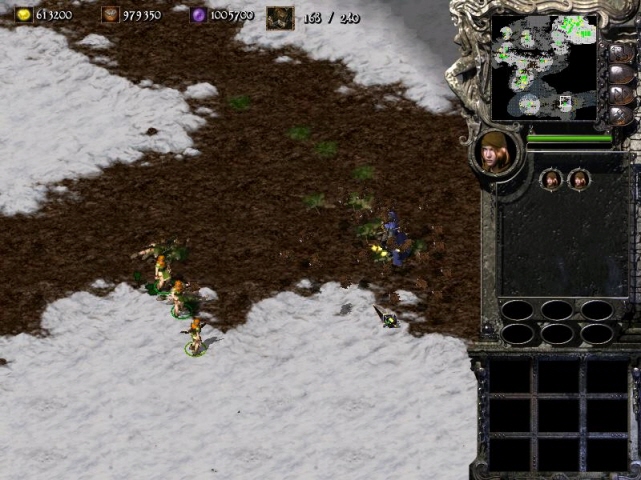Select the large hooded unit portrait
The image size is (641, 480).
click(x=496, y=153)
